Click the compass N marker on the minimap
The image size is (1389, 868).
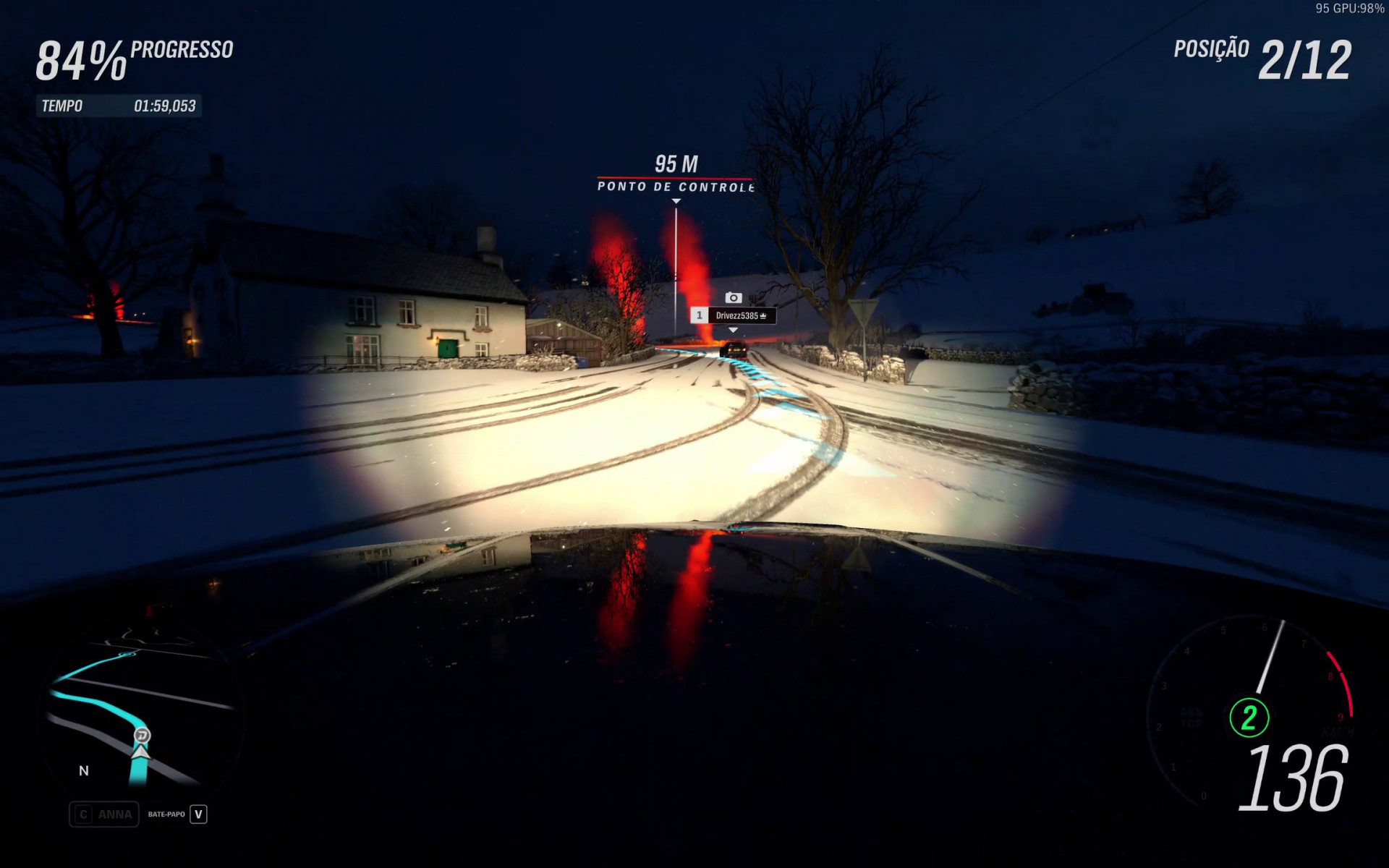82,771
